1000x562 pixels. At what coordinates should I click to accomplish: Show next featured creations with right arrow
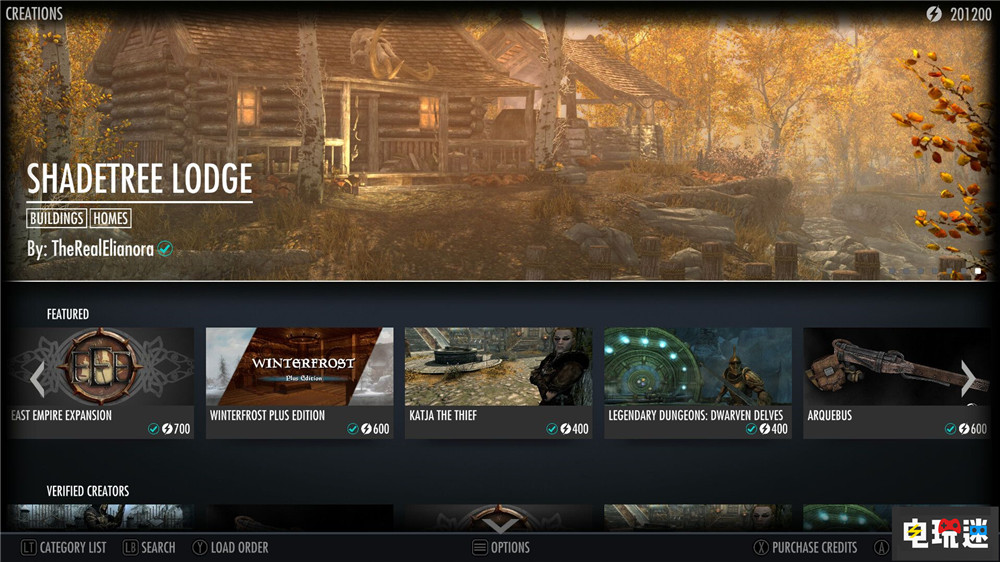967,378
